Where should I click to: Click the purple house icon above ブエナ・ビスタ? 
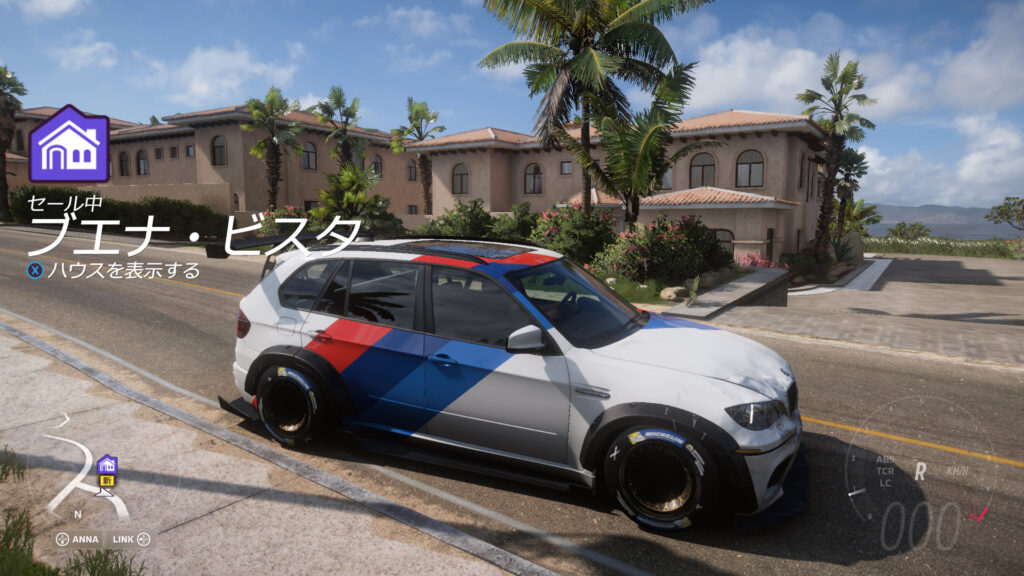69,144
